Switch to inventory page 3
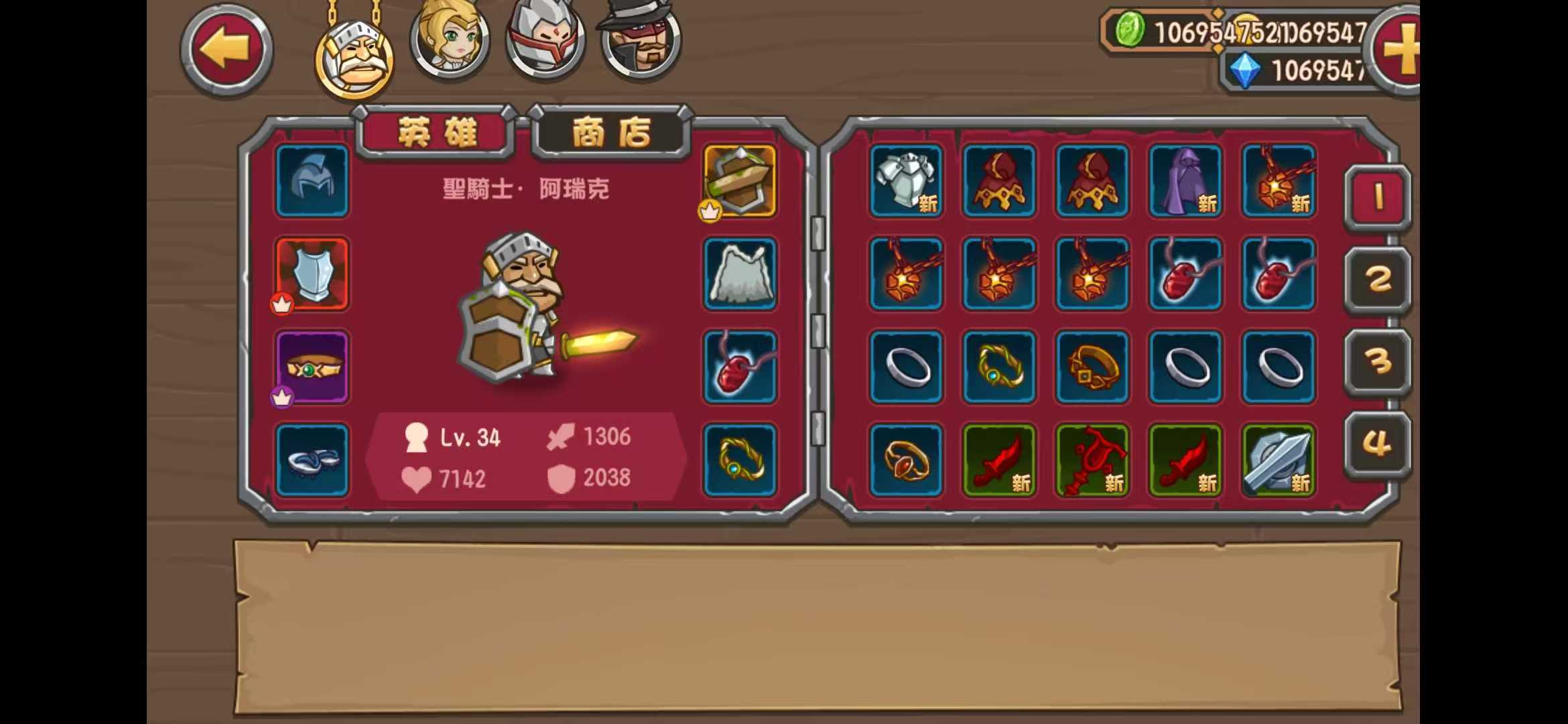 coord(1378,362)
